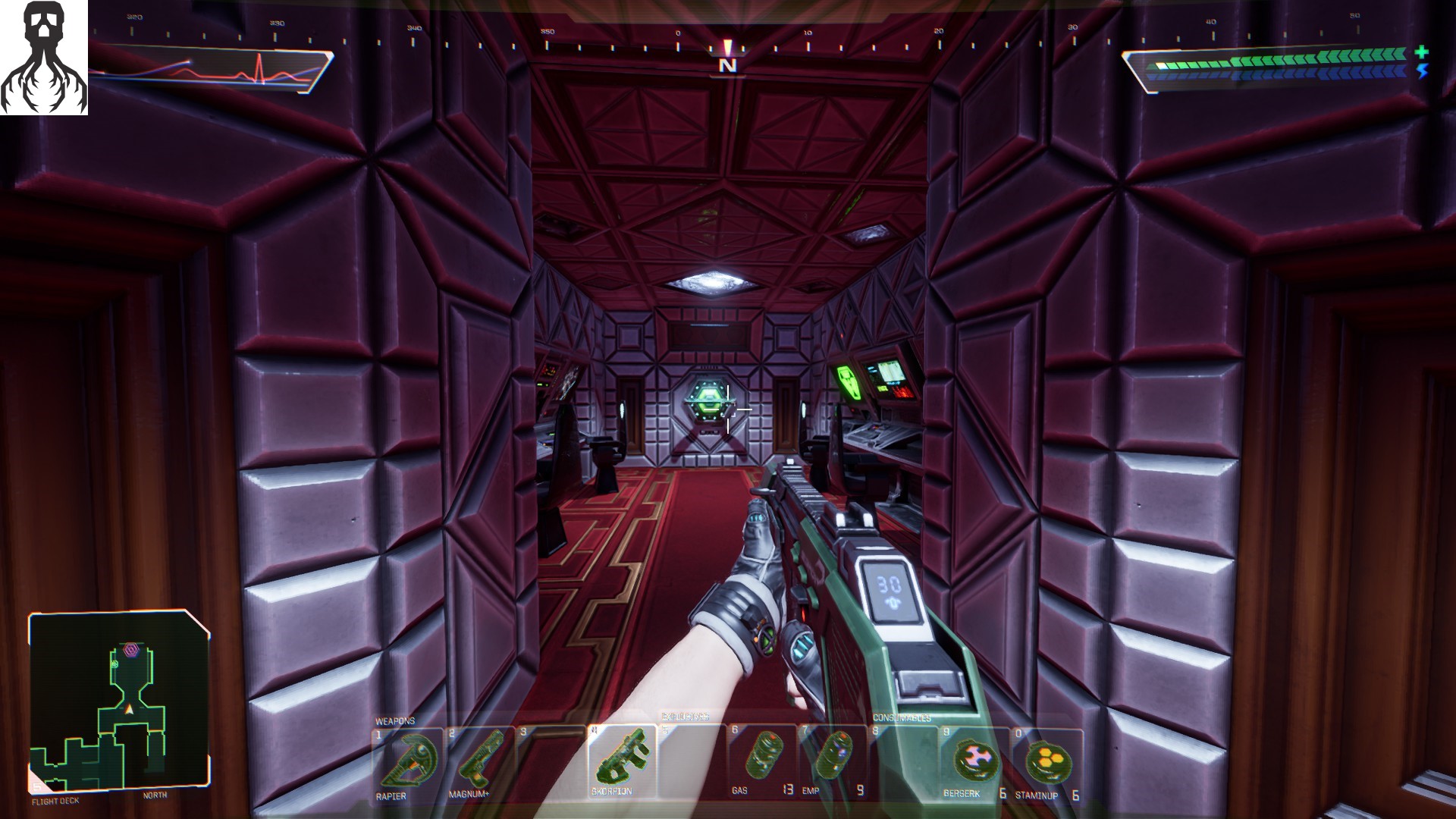Equip the Magnum+ from the hotbar

(479, 762)
